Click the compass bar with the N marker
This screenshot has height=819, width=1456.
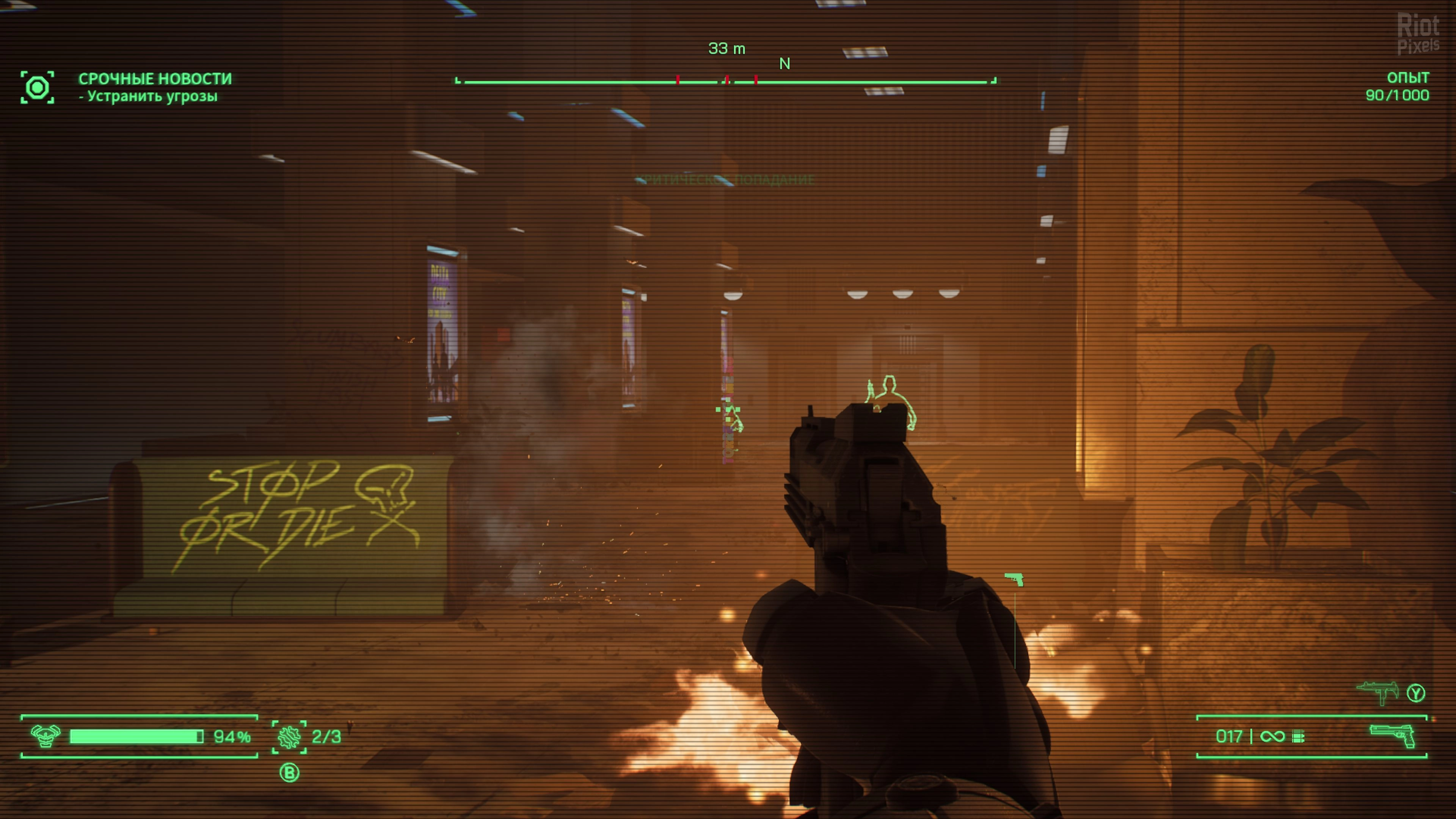726,82
